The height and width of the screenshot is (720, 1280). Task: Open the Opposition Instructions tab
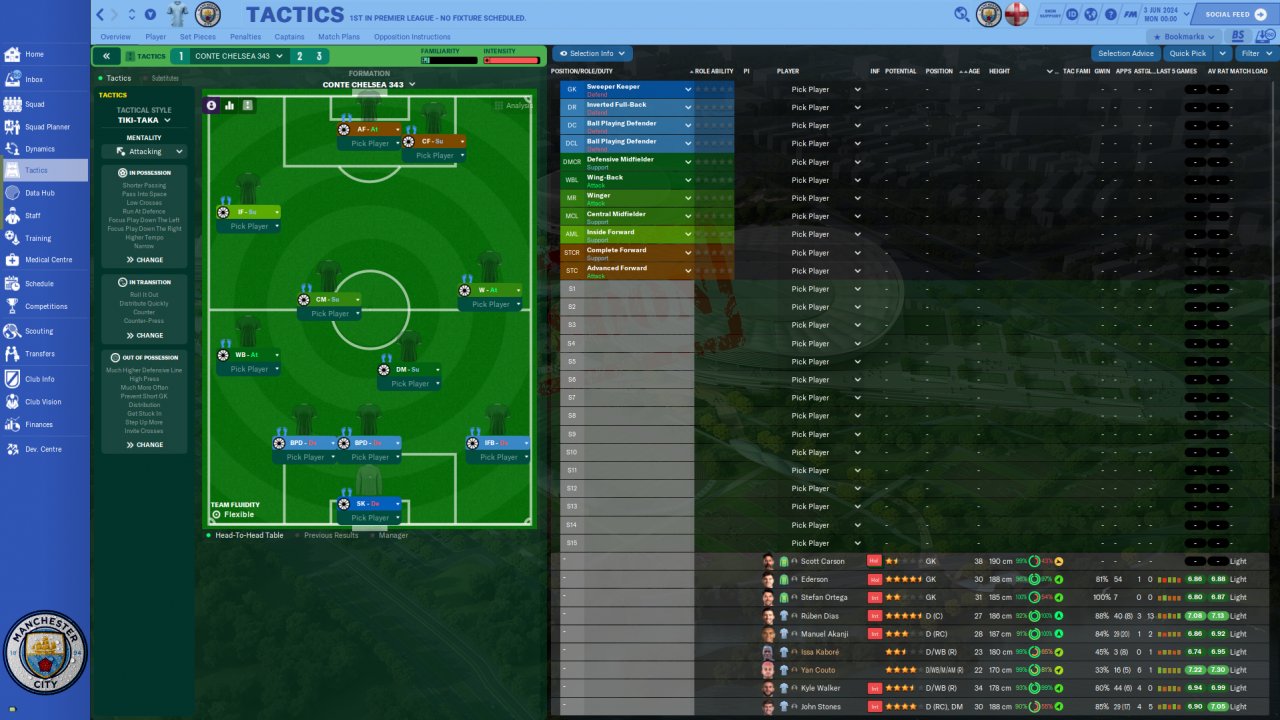(x=411, y=37)
